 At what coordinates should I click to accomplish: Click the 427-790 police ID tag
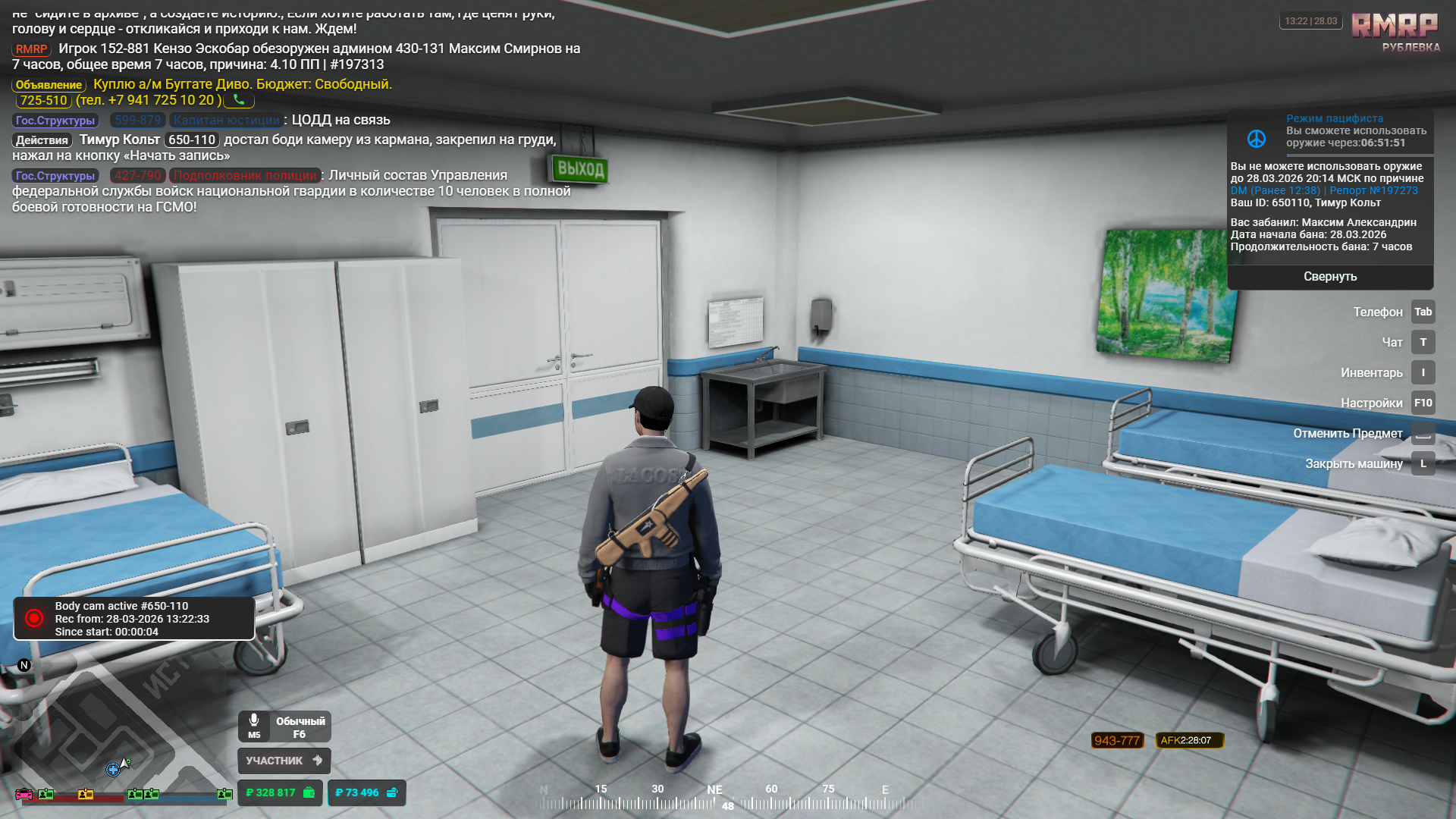tap(138, 175)
